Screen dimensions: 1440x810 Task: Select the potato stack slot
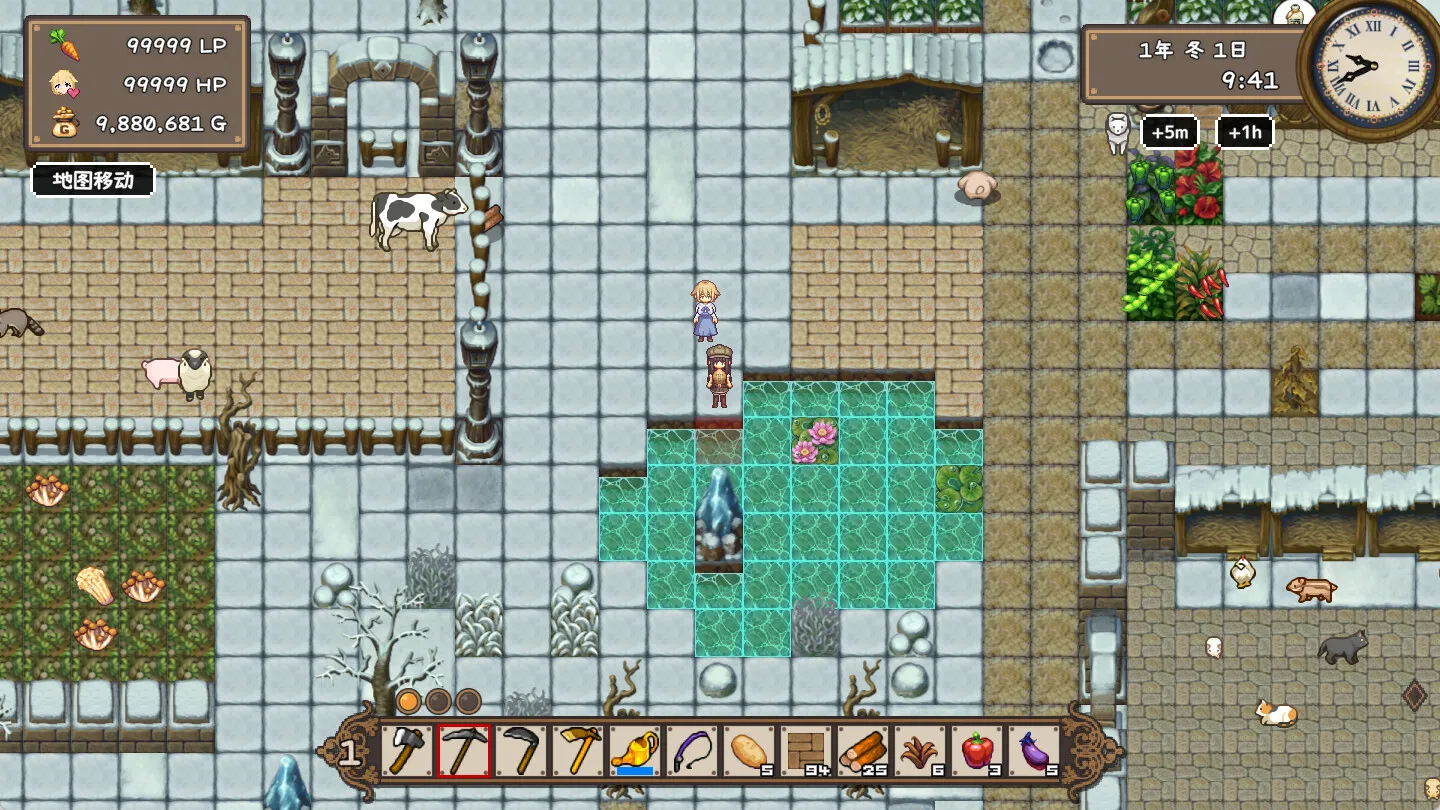click(x=749, y=750)
